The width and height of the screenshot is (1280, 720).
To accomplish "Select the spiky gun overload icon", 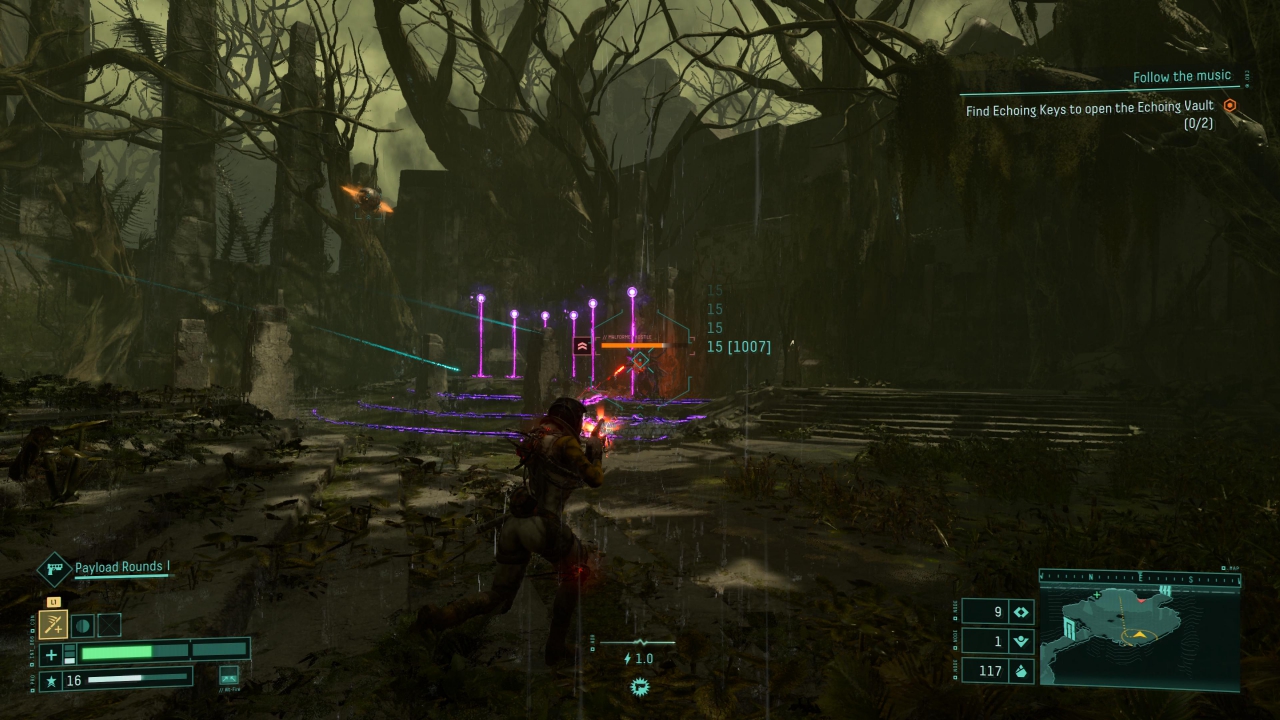I will pyautogui.click(x=639, y=686).
